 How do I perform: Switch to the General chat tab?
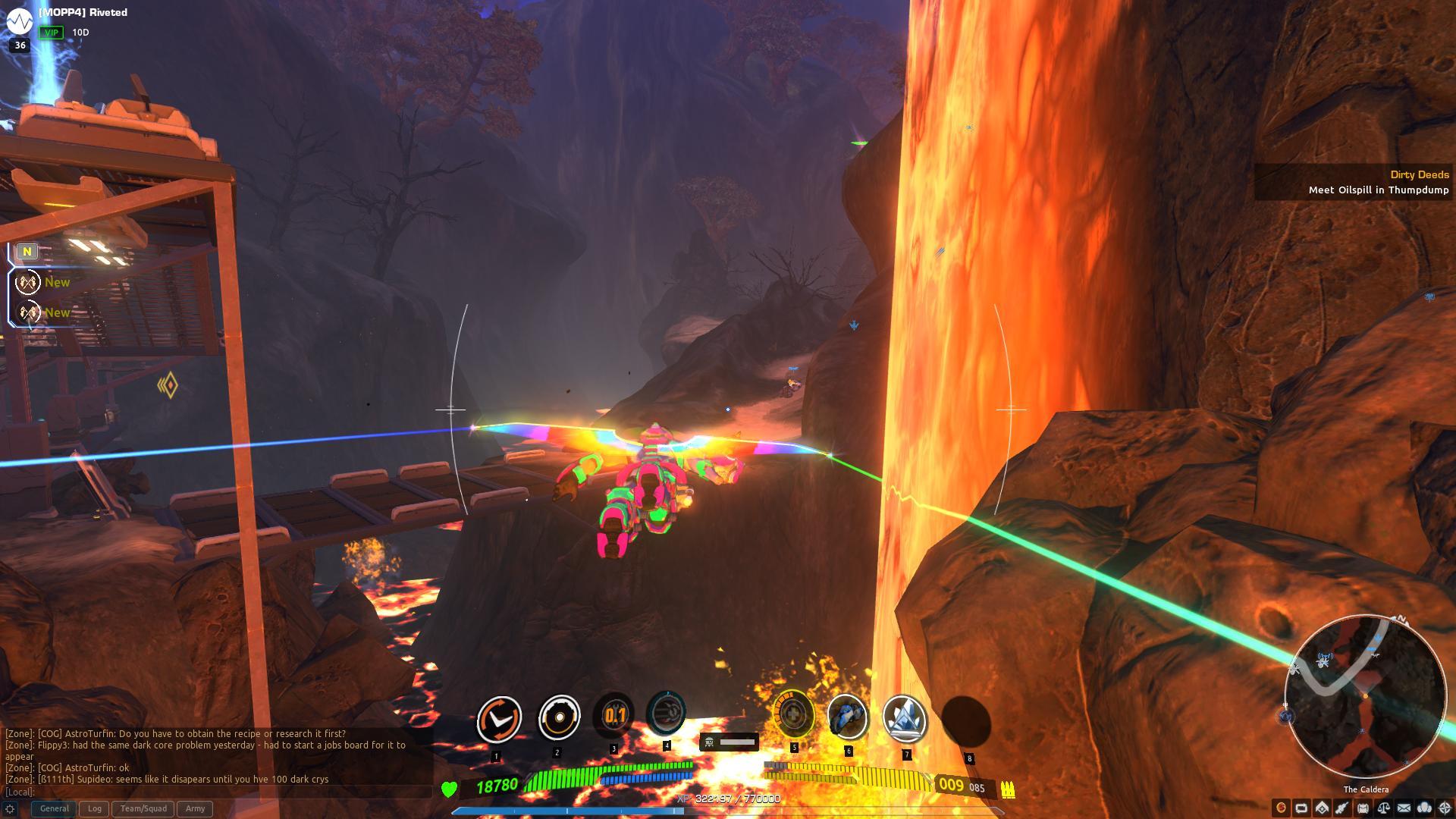point(54,808)
